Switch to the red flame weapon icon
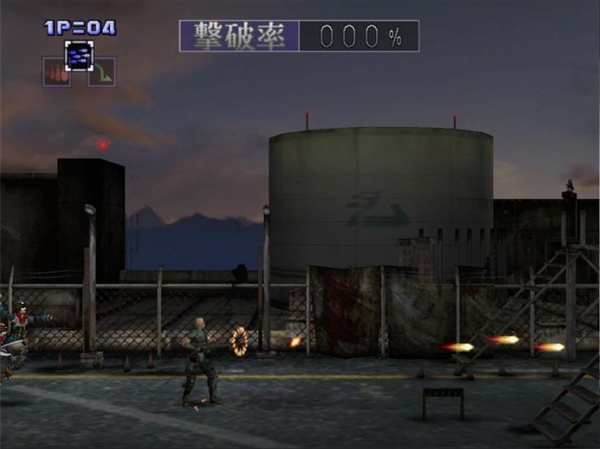The height and width of the screenshot is (449, 600). point(56,71)
